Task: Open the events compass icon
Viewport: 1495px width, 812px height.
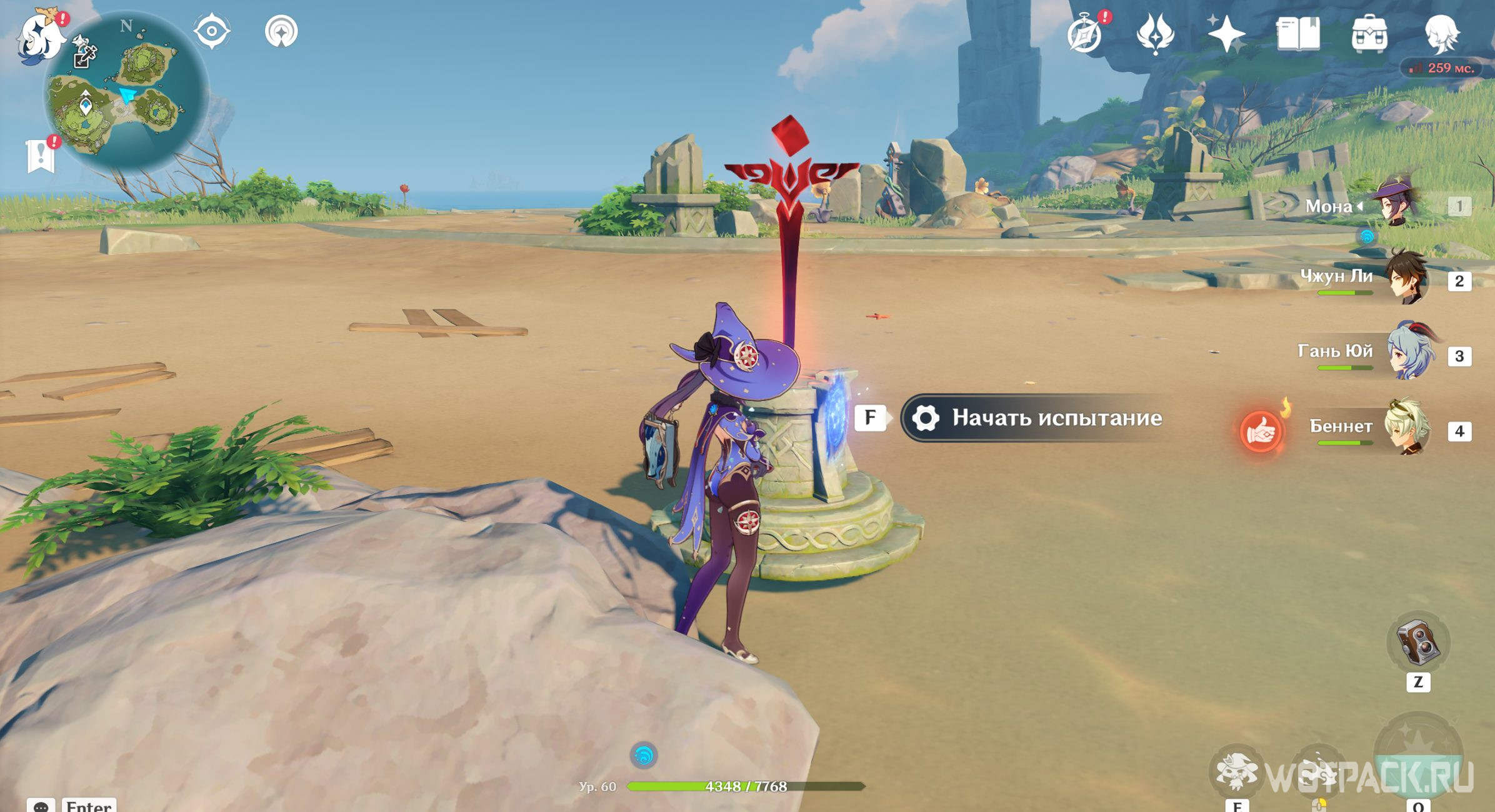Action: point(1085,34)
